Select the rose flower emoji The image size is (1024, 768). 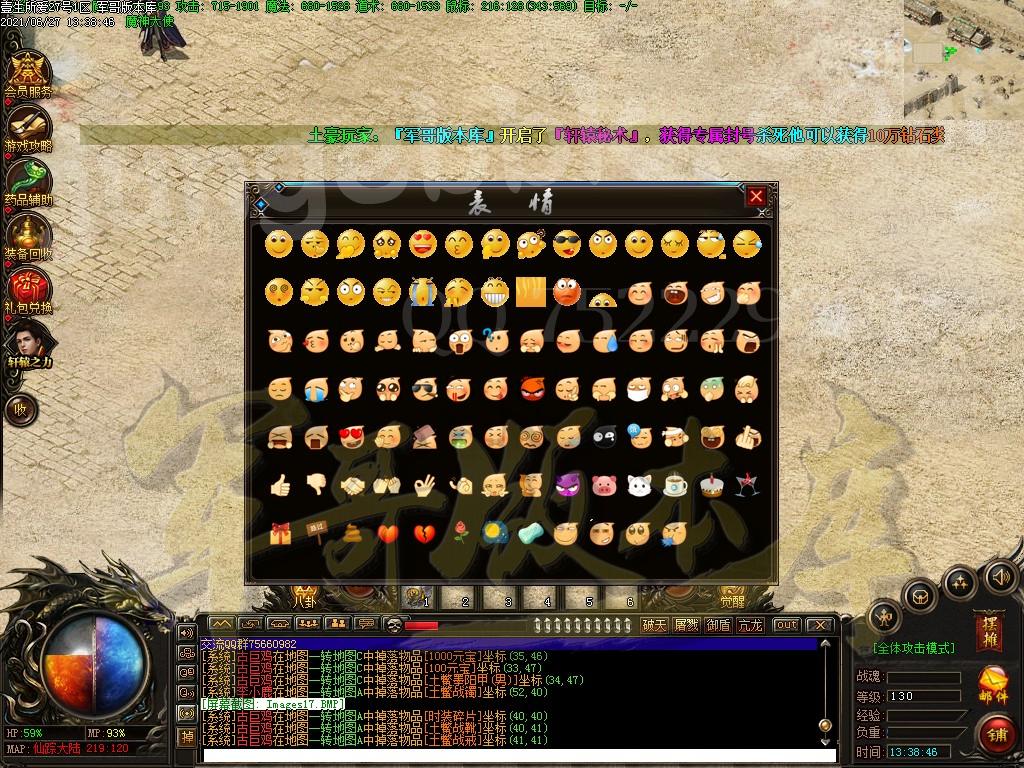(460, 533)
